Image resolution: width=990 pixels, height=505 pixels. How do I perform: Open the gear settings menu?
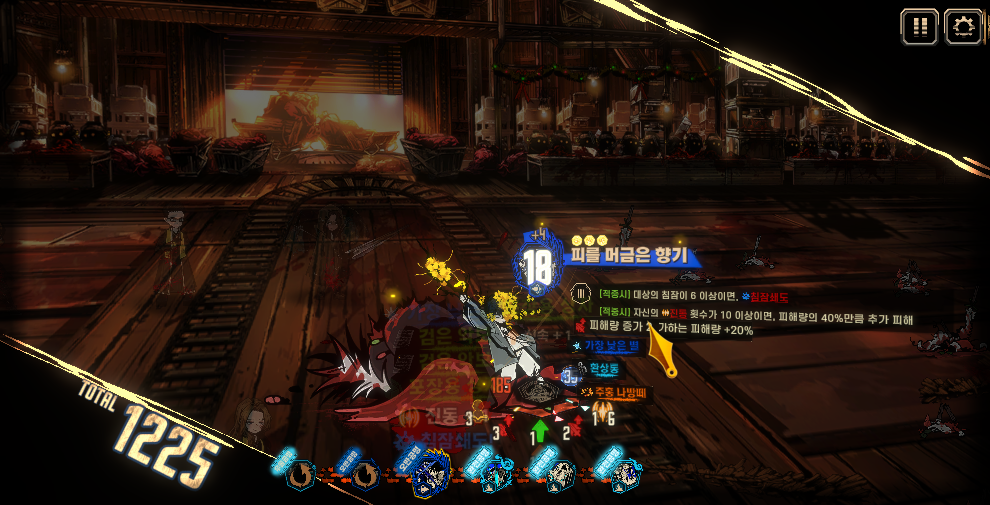click(963, 27)
